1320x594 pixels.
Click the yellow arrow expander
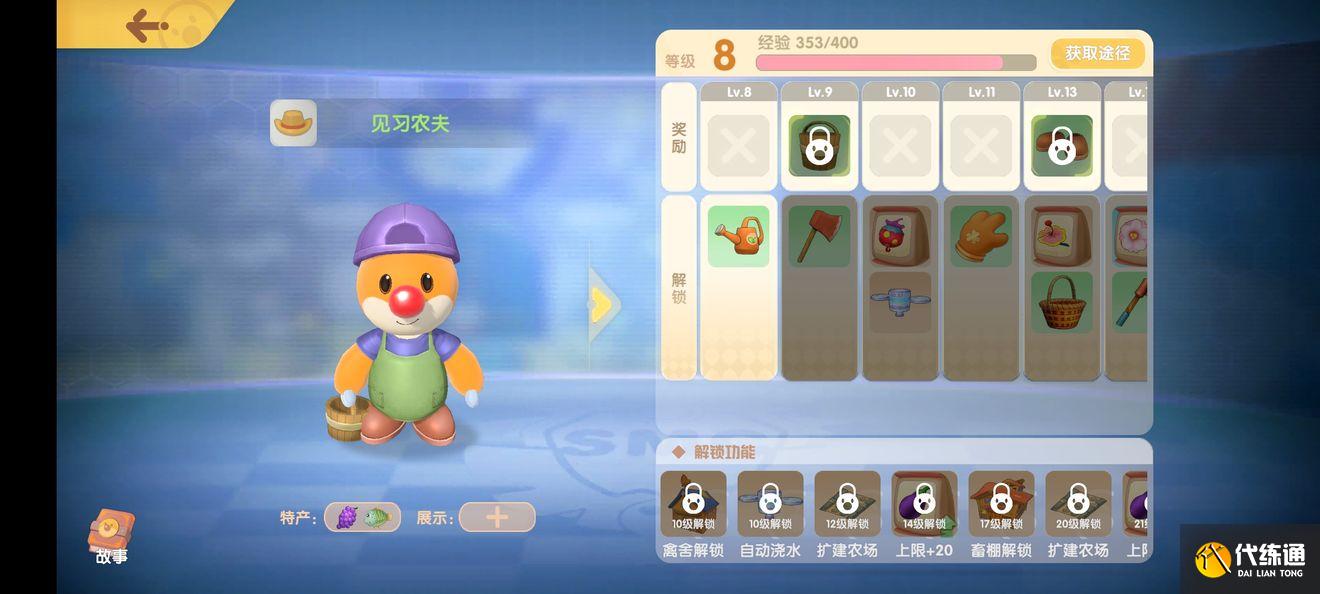[x=602, y=305]
